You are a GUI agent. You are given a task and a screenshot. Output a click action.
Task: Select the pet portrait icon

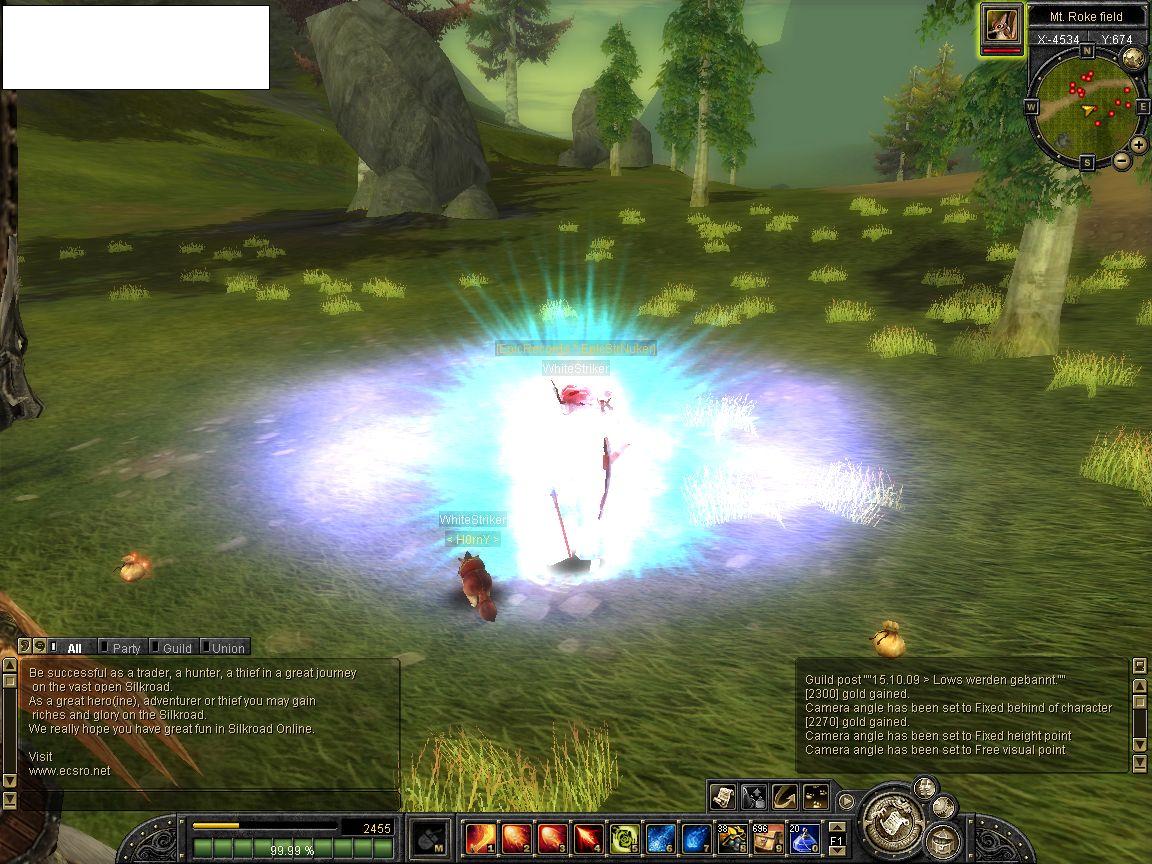tap(1002, 25)
